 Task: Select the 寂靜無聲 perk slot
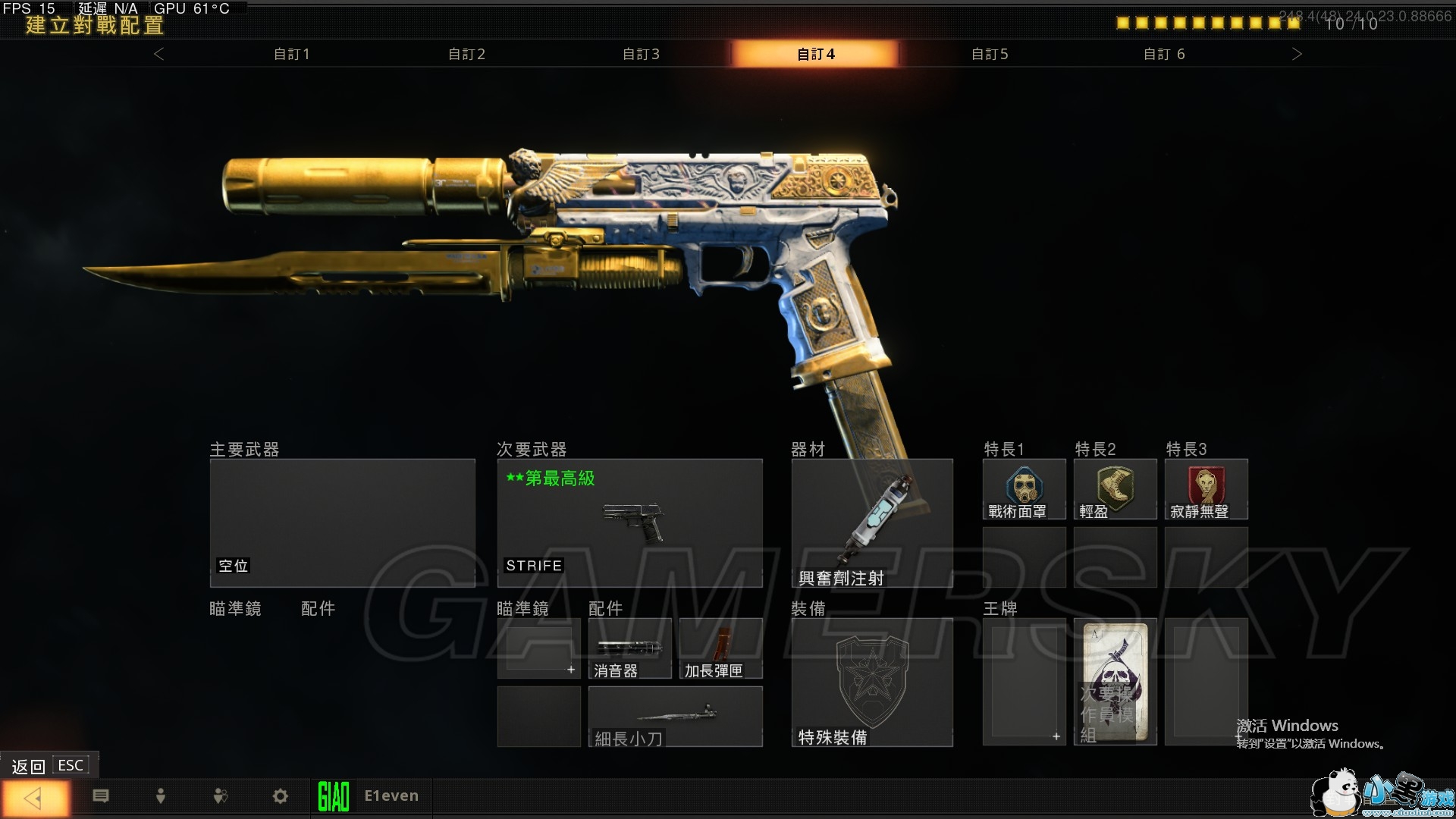click(1206, 489)
